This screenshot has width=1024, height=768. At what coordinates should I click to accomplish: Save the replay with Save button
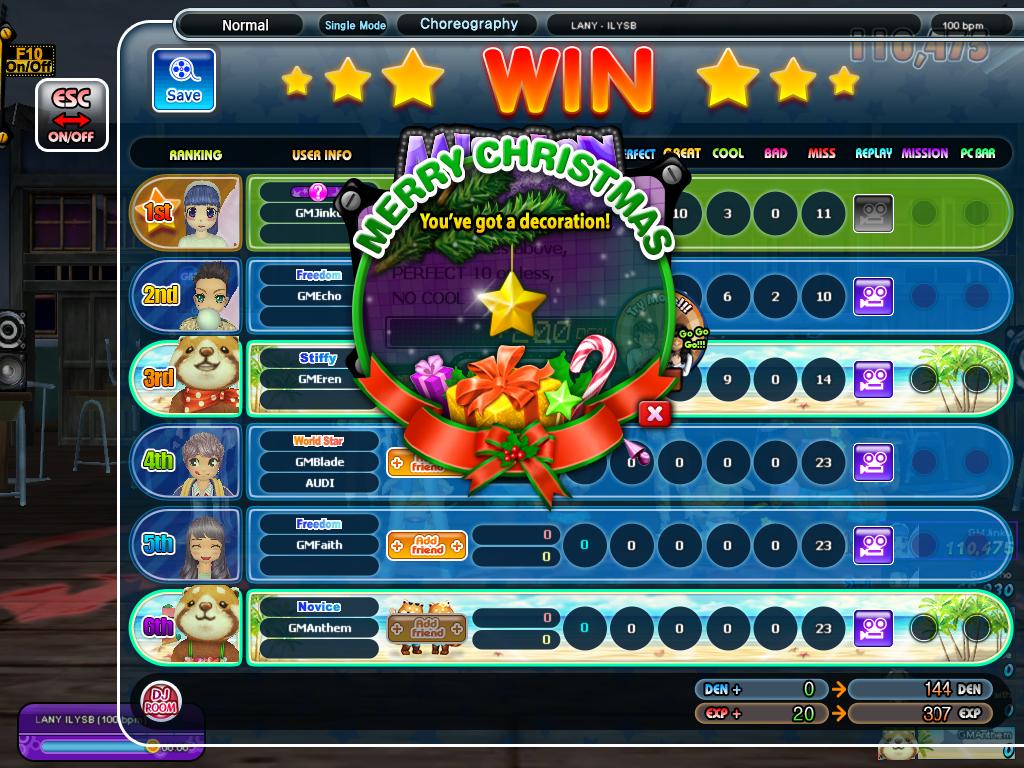184,80
